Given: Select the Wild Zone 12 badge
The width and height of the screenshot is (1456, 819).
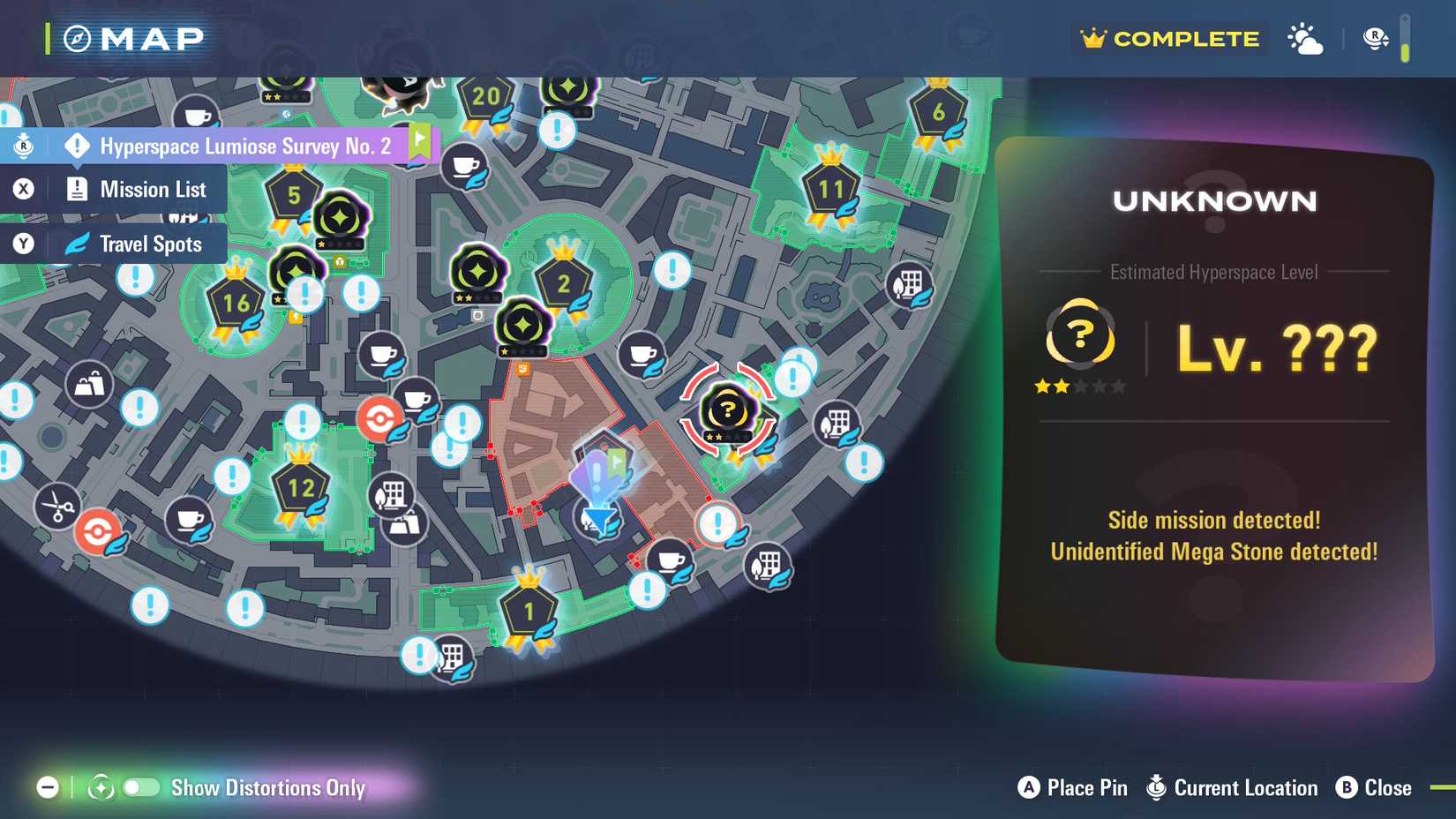Looking at the screenshot, I should tap(300, 486).
